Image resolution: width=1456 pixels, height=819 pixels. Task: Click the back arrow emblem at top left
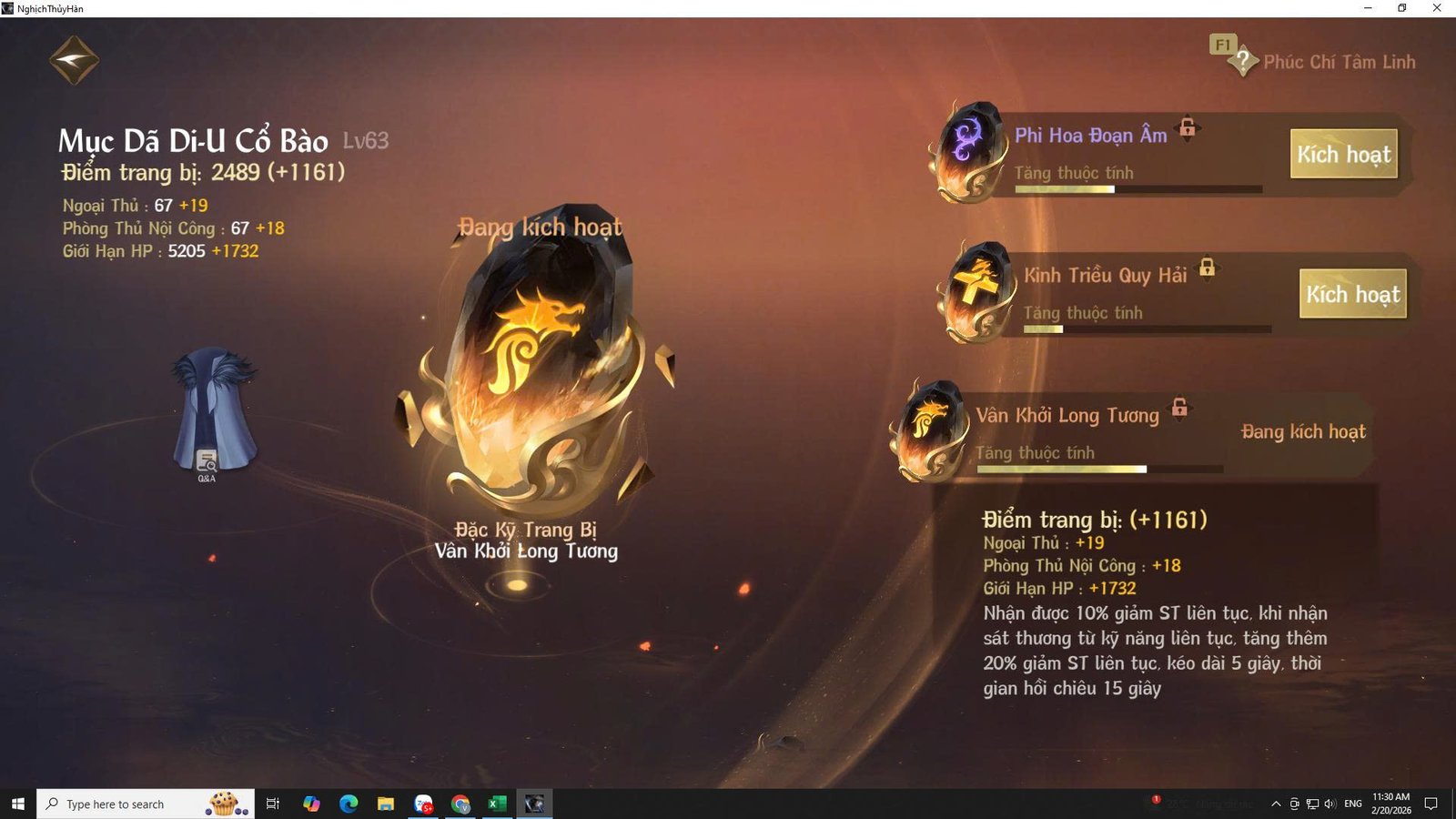73,58
